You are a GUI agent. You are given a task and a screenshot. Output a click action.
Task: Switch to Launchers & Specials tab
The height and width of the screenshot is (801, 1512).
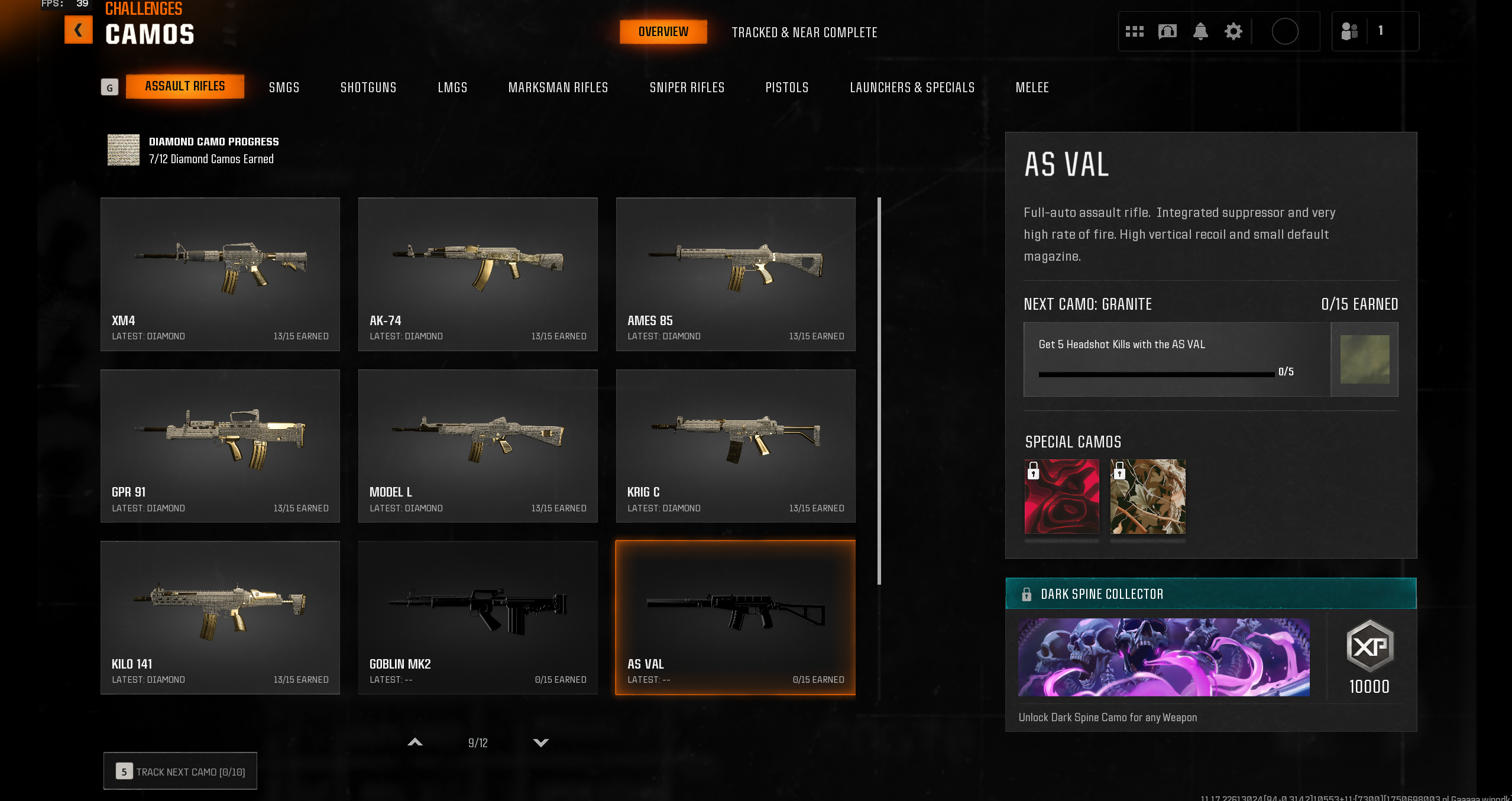(x=912, y=87)
